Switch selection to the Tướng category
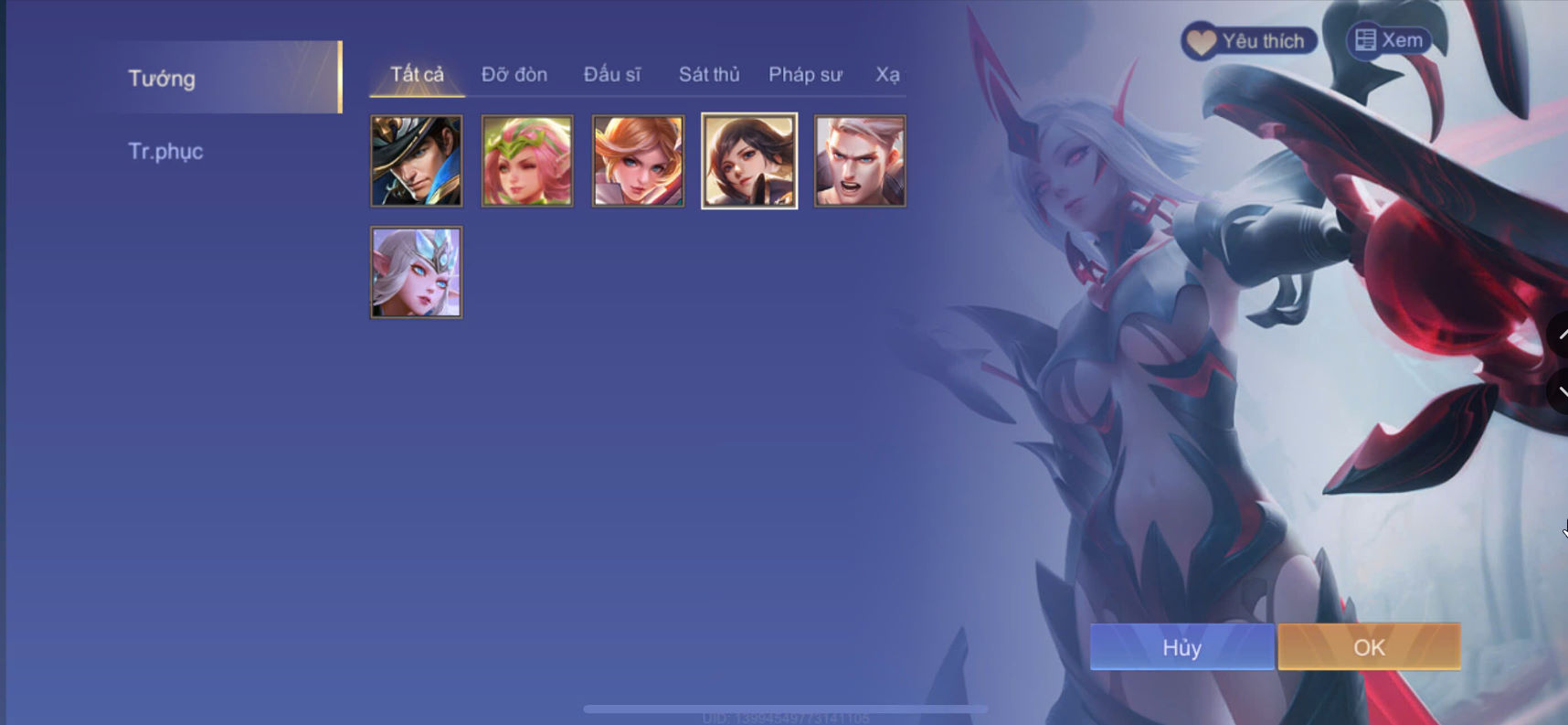The height and width of the screenshot is (725, 1568). point(161,79)
